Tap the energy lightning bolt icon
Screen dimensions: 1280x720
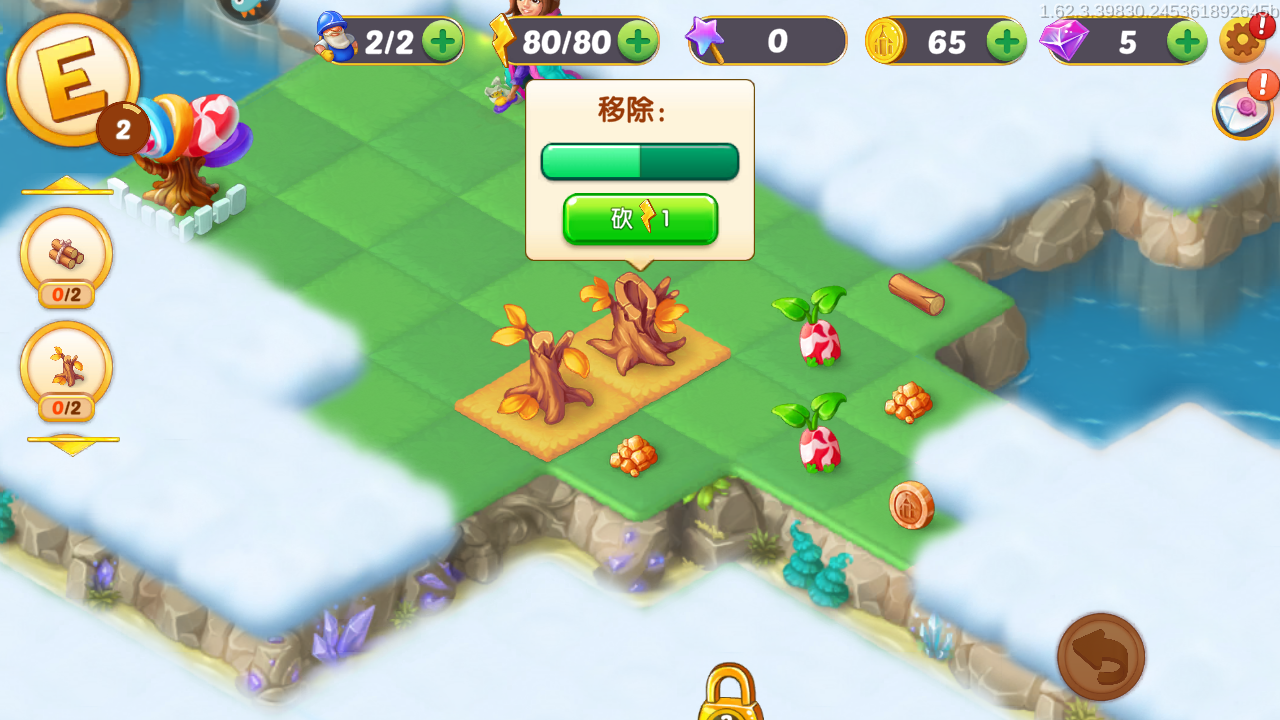point(502,40)
